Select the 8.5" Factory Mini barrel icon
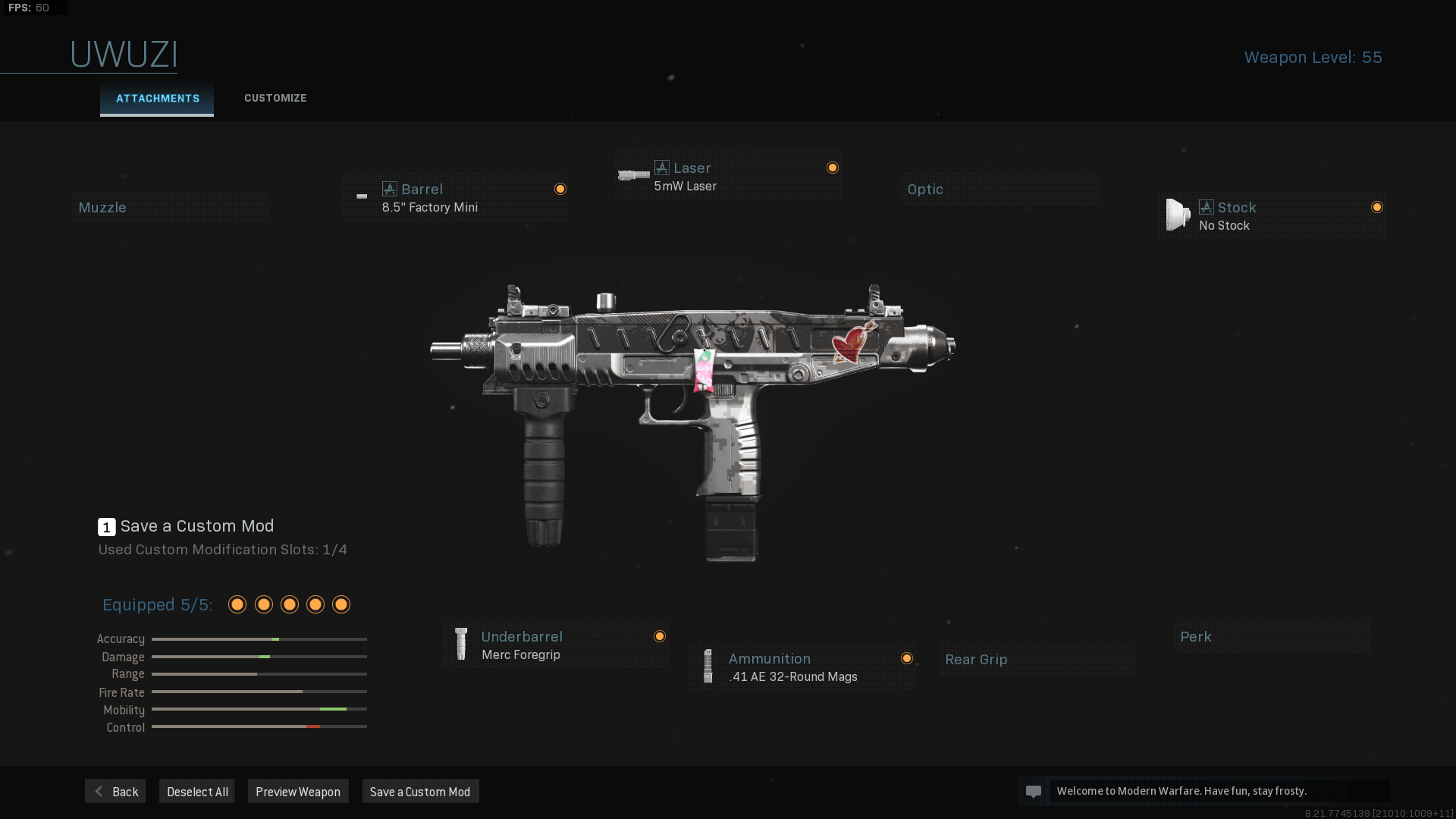The height and width of the screenshot is (819, 1456). click(362, 196)
